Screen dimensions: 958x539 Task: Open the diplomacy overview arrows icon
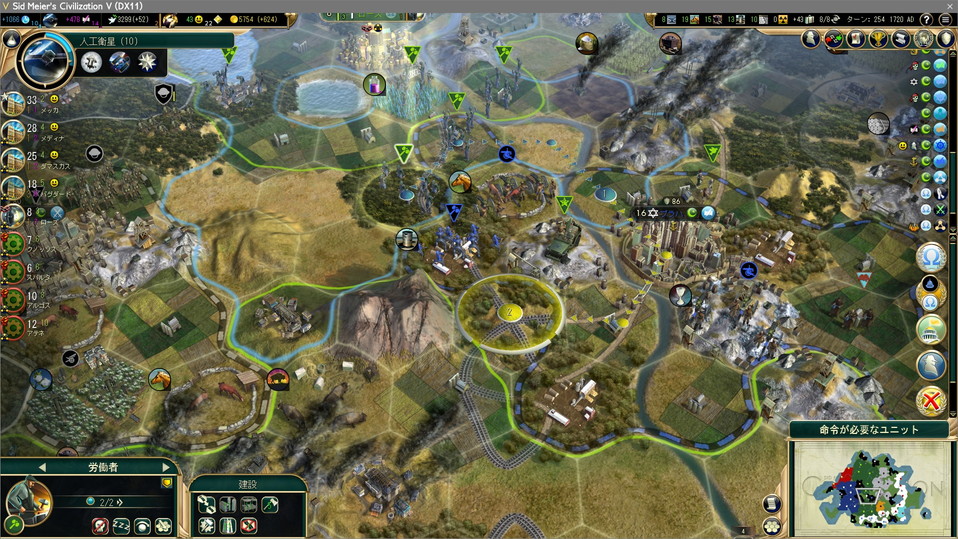(x=833, y=39)
